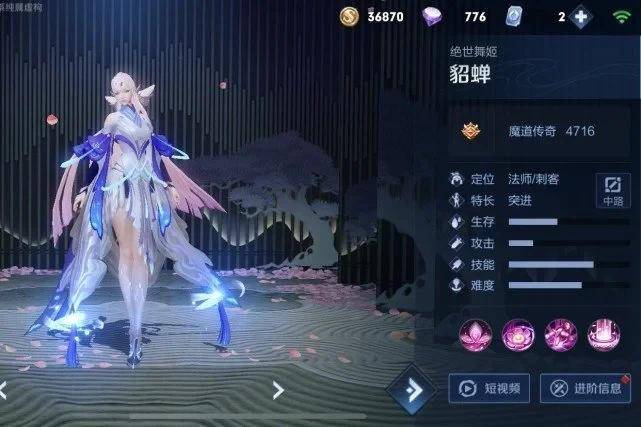Select the blooming lotus swirl skill icon

click(518, 334)
